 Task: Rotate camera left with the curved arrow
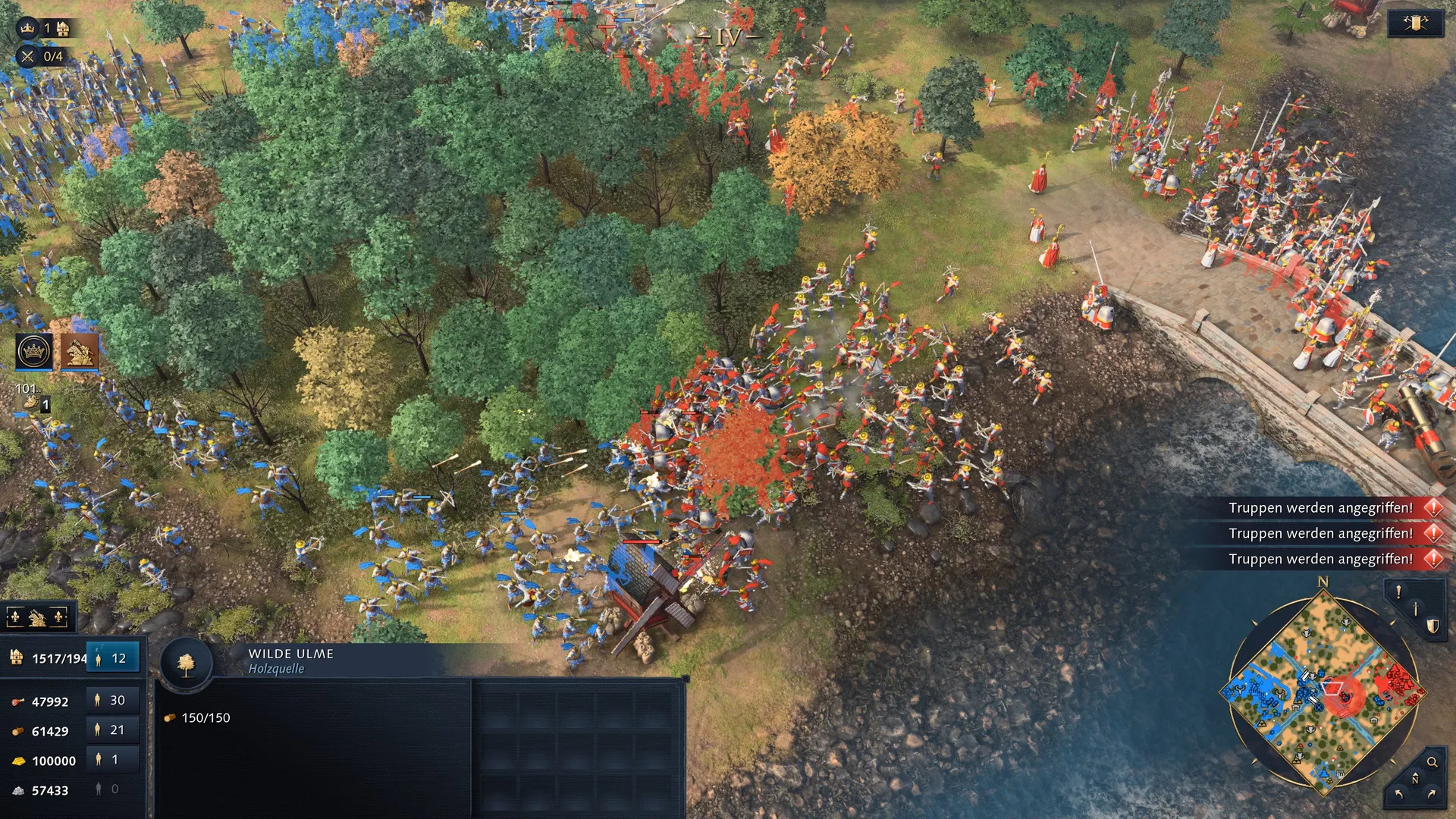point(1398,795)
